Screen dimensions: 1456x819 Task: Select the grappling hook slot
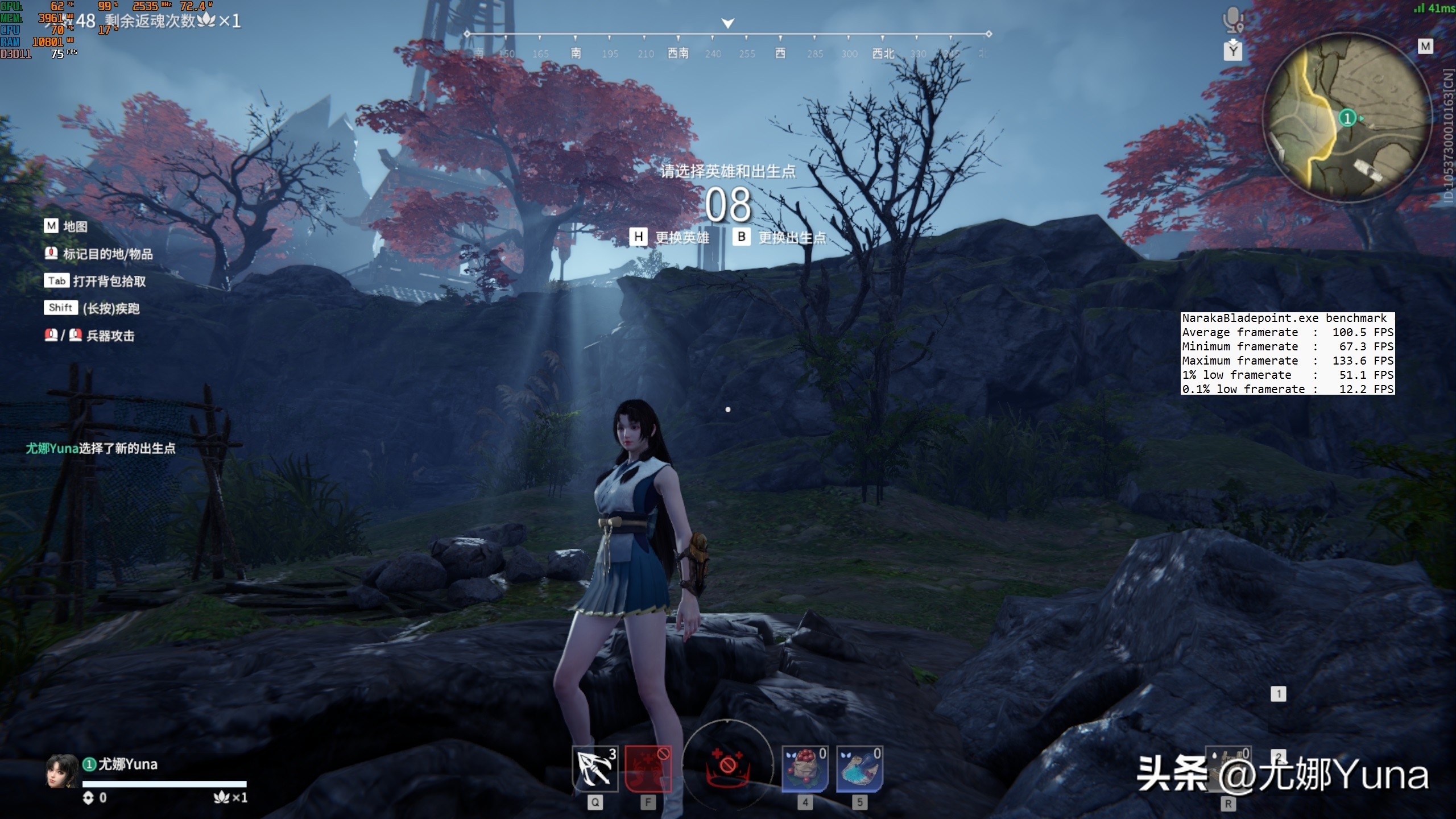pos(594,769)
